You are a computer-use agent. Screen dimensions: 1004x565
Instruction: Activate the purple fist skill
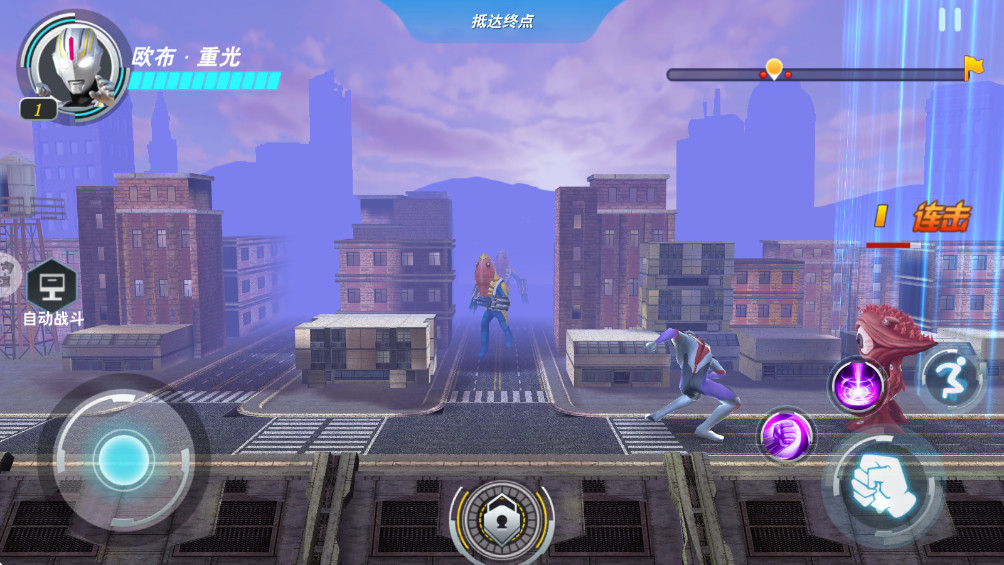785,435
